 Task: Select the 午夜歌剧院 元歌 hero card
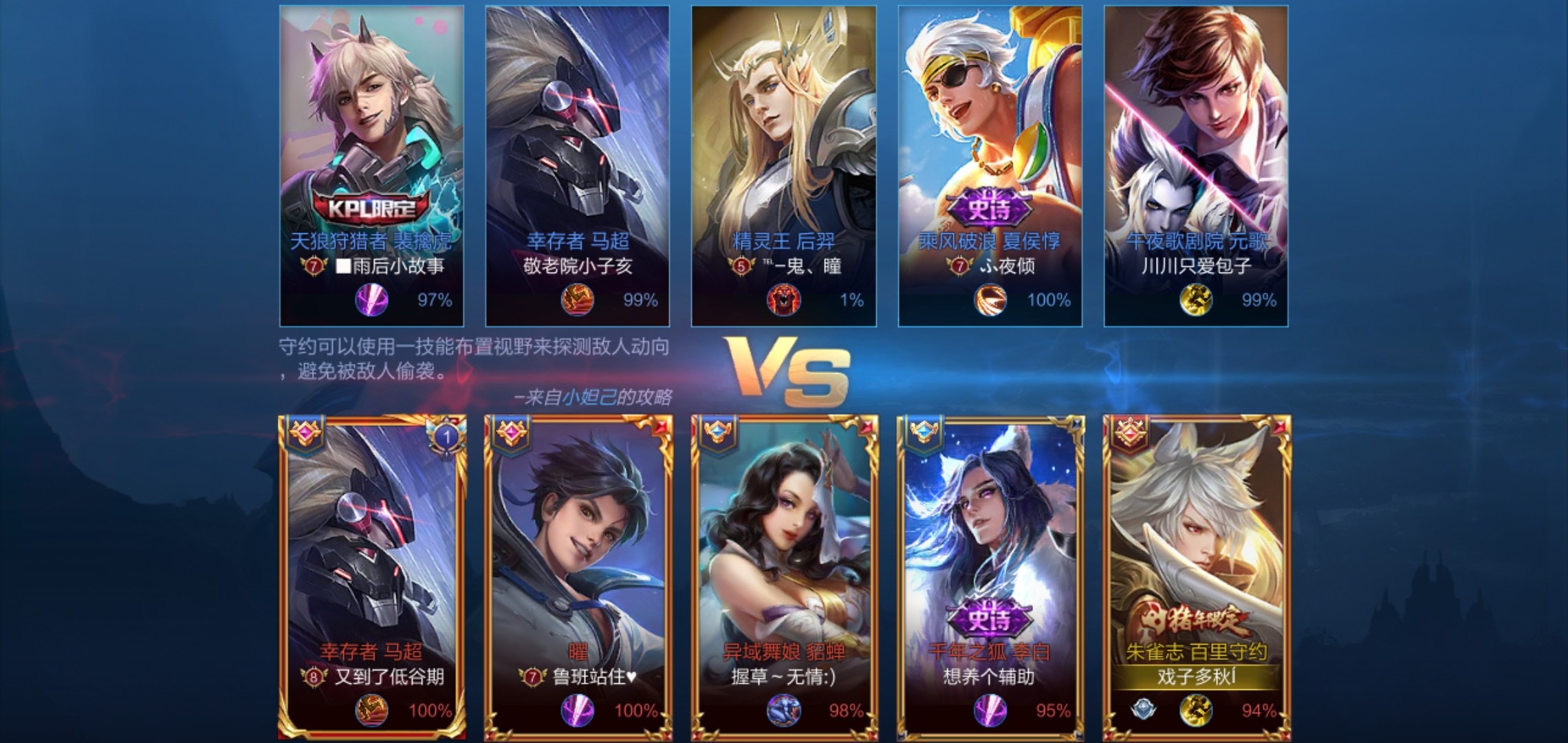pos(1195,165)
